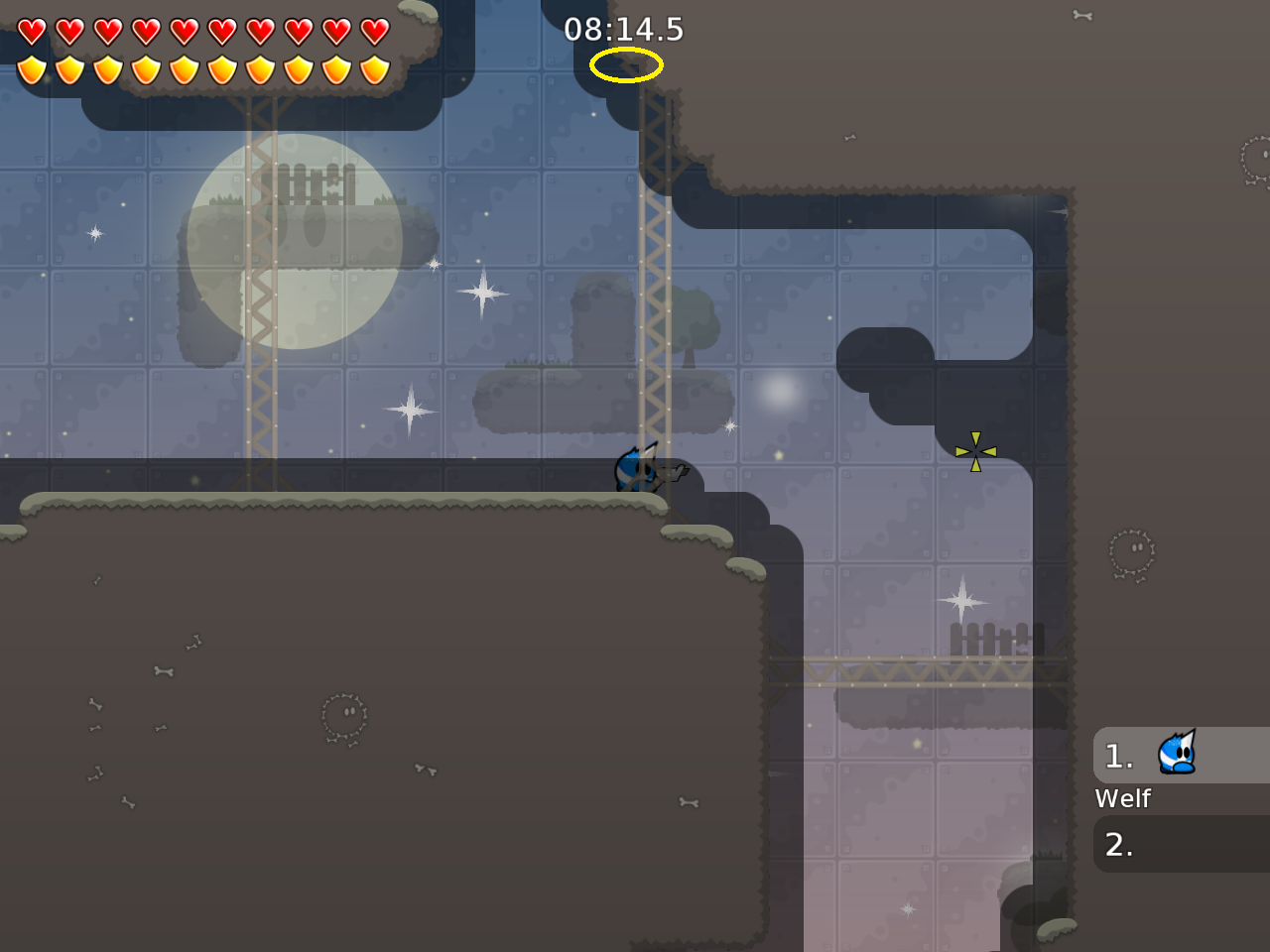Toggle the second shield icon
This screenshot has height=952, width=1270.
click(68, 67)
